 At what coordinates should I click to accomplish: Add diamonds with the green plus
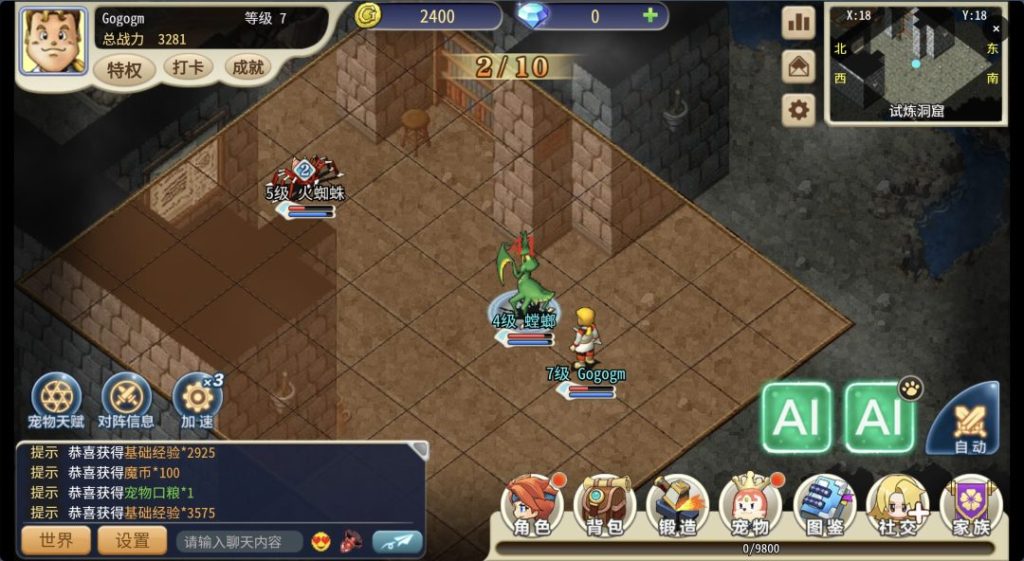[x=650, y=16]
